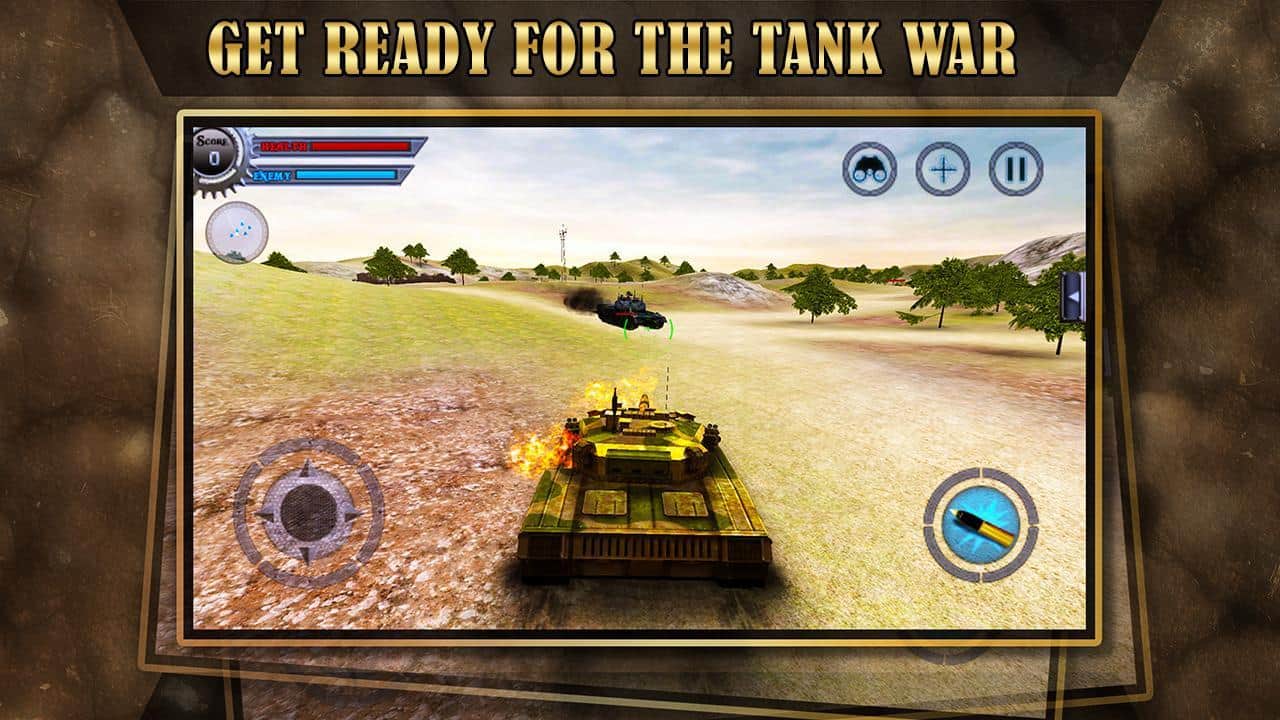The width and height of the screenshot is (1280, 720).
Task: Expand the arrow tab on the right edge
Action: pyautogui.click(x=1074, y=295)
